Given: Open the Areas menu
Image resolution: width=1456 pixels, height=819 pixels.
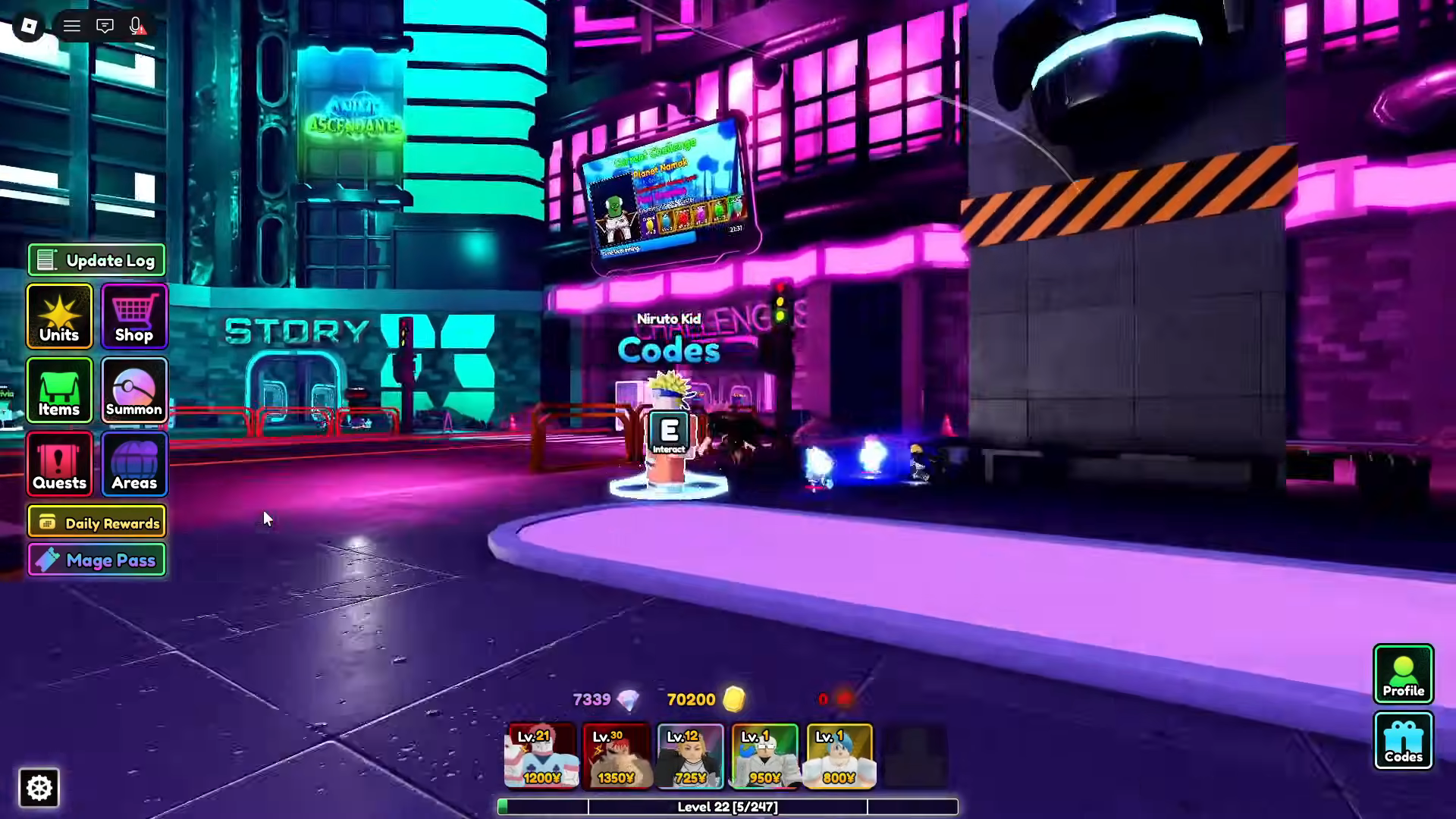Looking at the screenshot, I should click(x=134, y=464).
